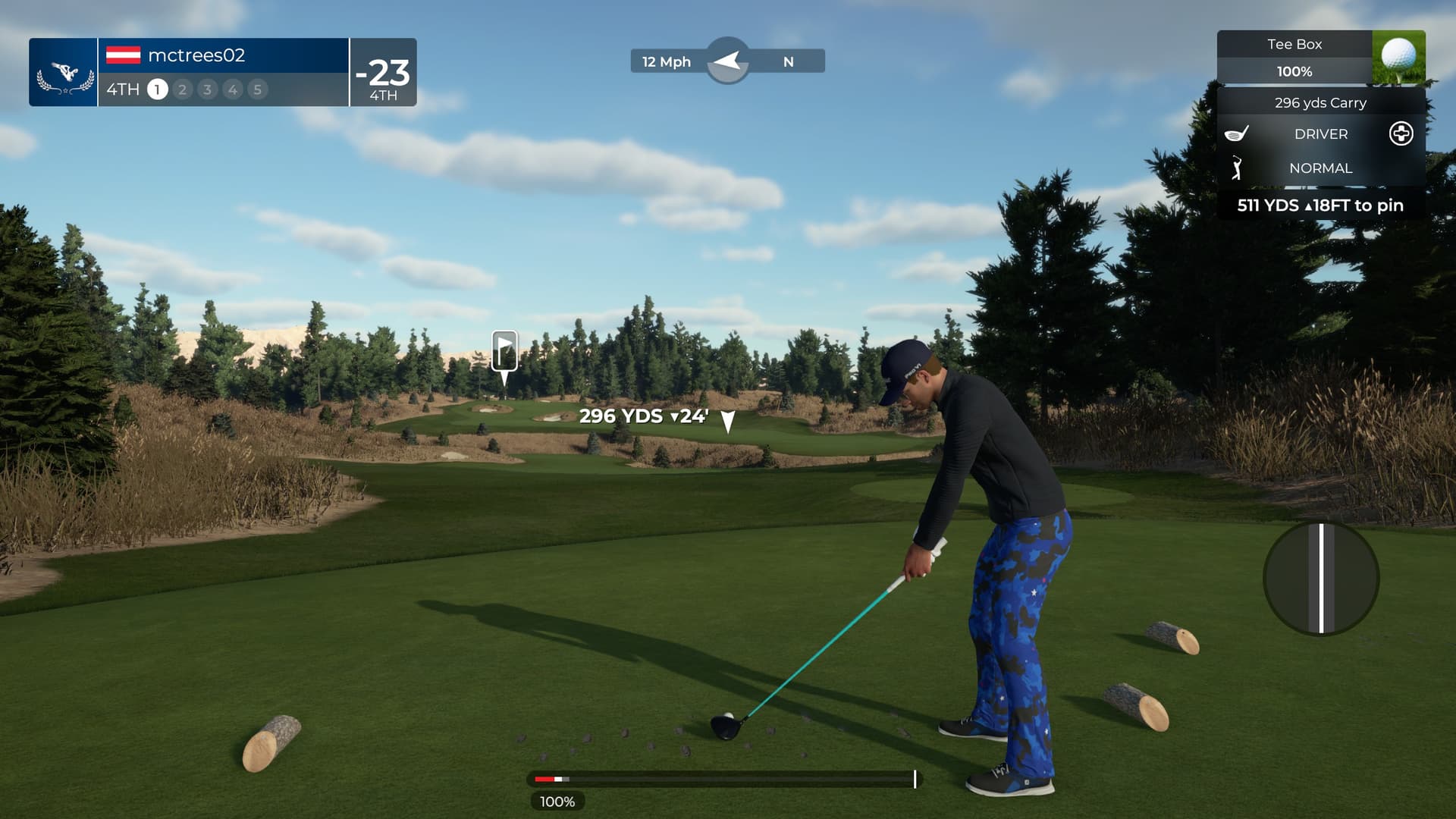Change the NORMAL shot type
1456x819 pixels.
(x=1320, y=168)
